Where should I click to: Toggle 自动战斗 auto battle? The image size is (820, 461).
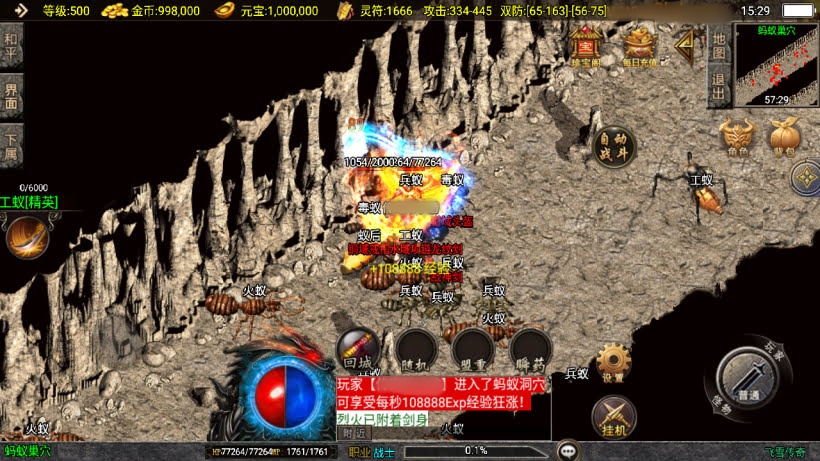[612, 147]
